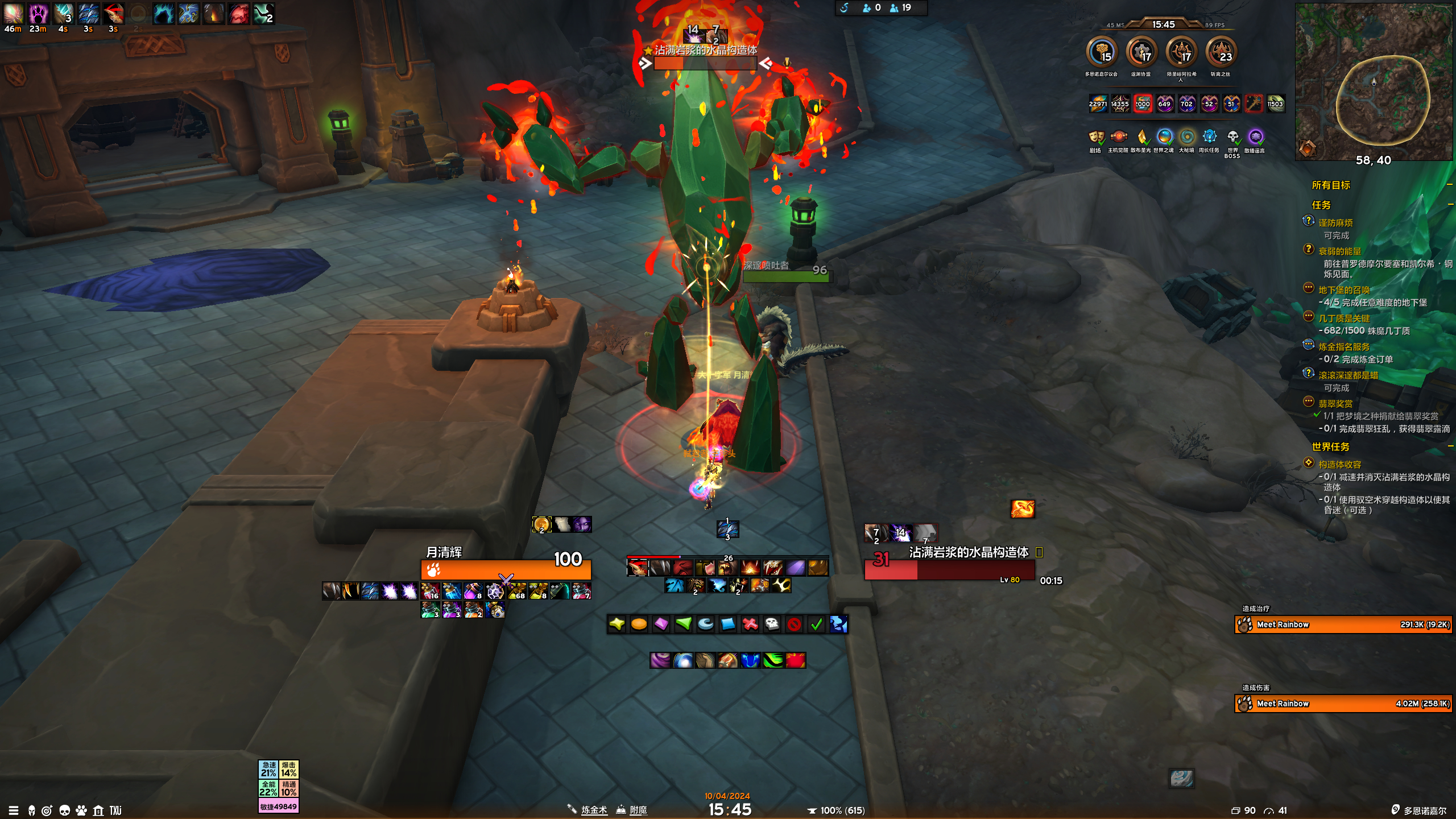Place the white skull world marker
Image resolution: width=1456 pixels, height=819 pixels.
pyautogui.click(x=772, y=624)
